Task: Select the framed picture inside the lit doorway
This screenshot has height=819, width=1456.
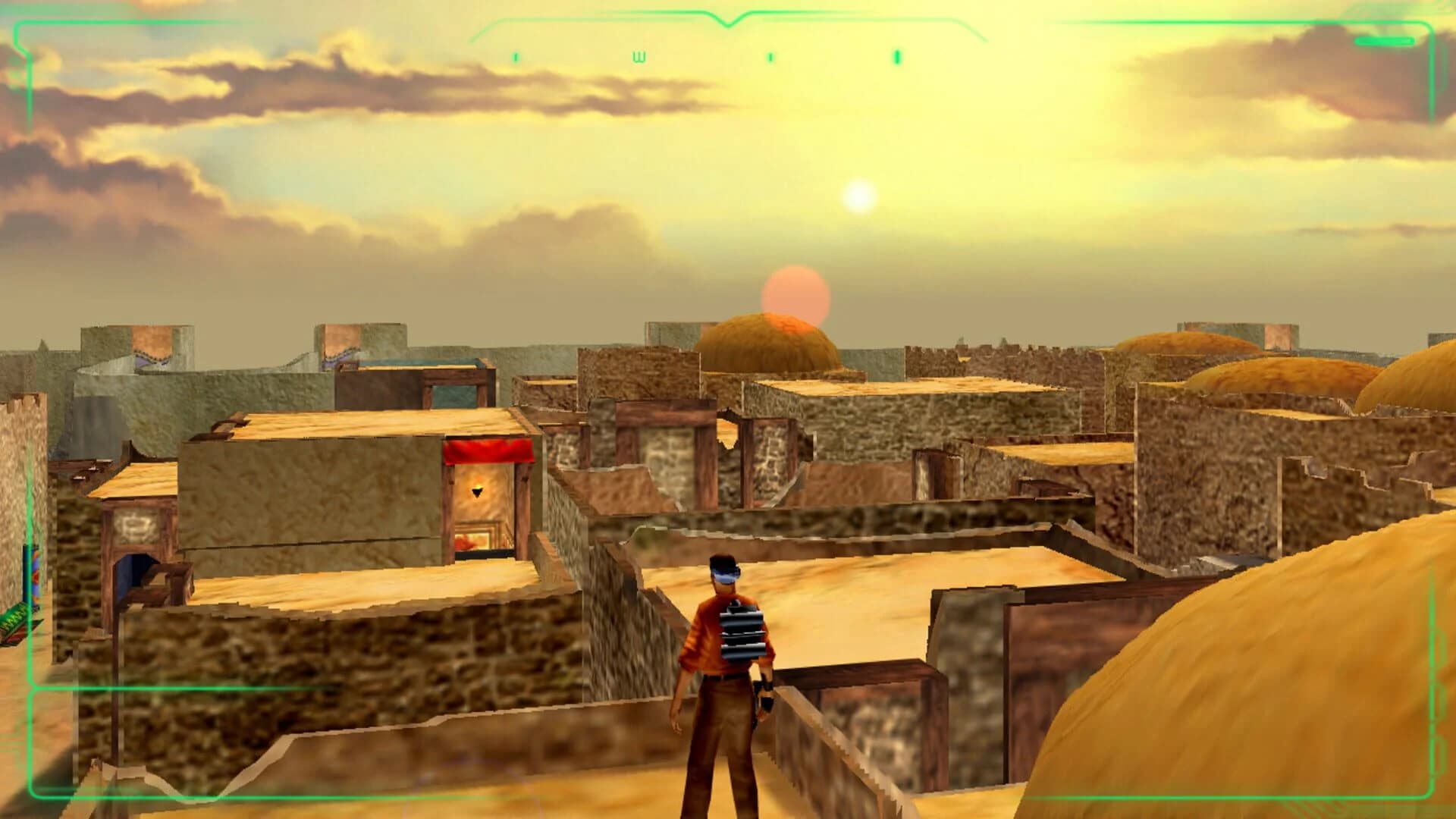Action: [473, 540]
